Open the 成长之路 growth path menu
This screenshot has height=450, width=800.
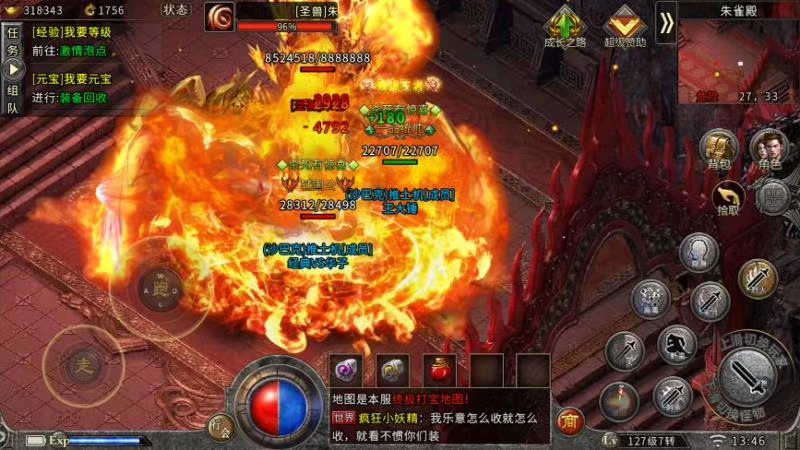pyautogui.click(x=568, y=25)
